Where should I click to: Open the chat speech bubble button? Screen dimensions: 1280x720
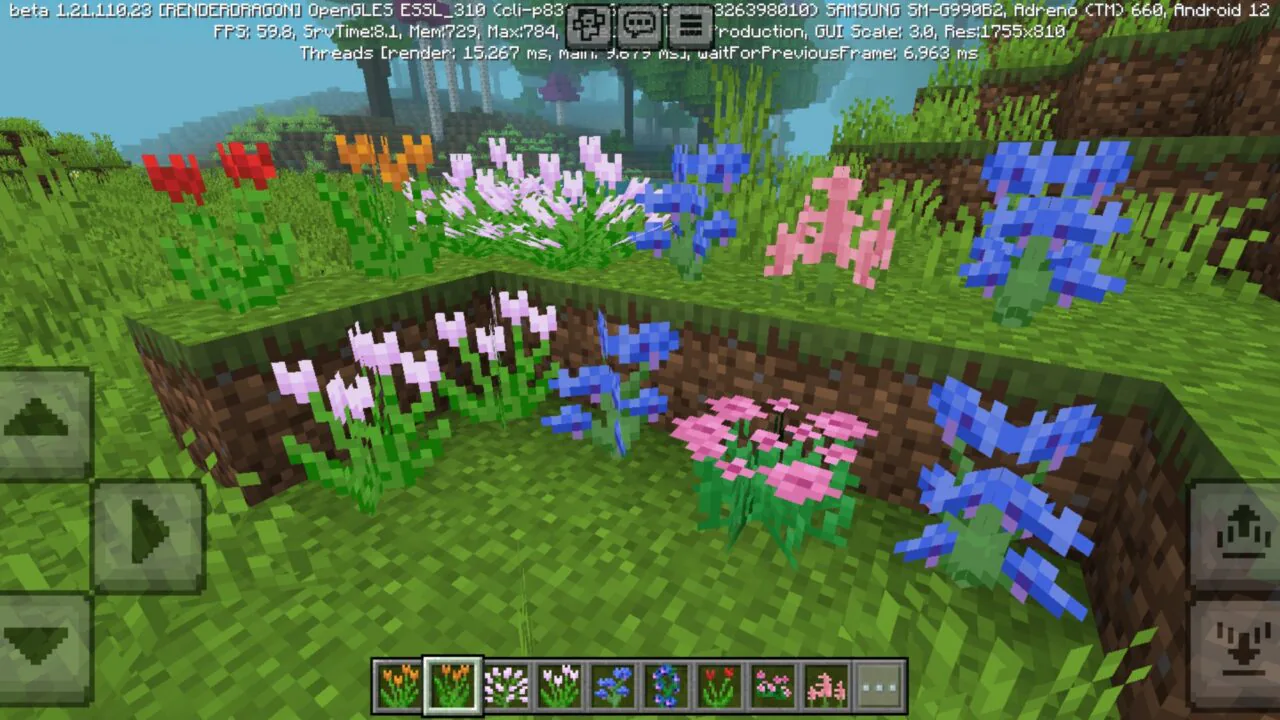click(639, 24)
